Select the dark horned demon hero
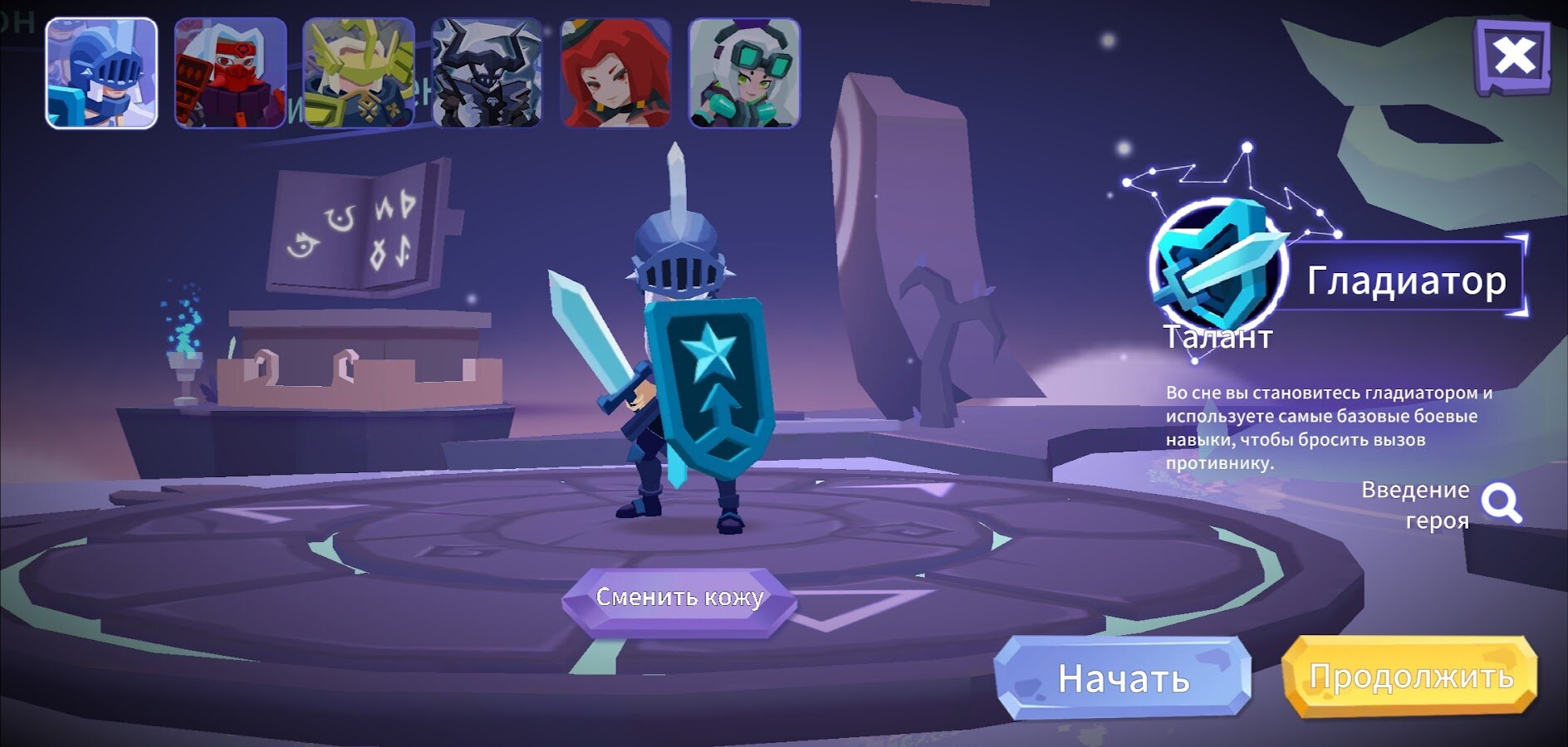The height and width of the screenshot is (747, 1568). pyautogui.click(x=488, y=73)
